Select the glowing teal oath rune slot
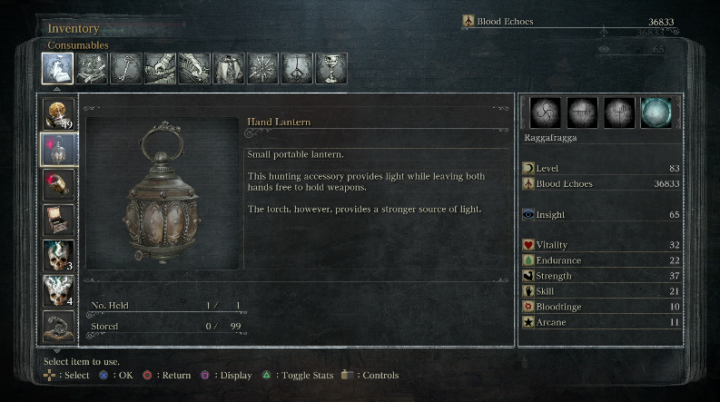Viewport: 720px width, 402px height. 656,112
